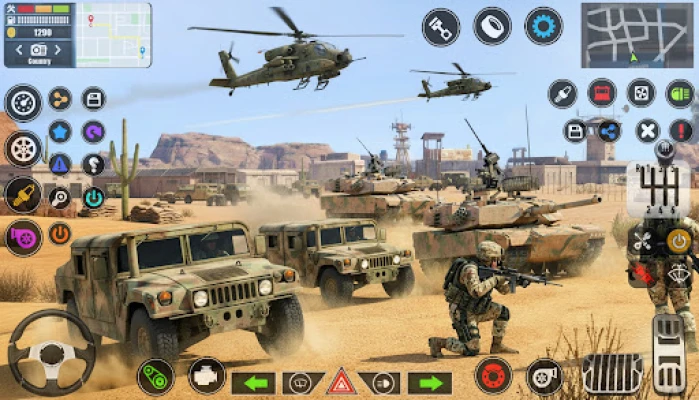Click the red brake disc button

tap(493, 376)
